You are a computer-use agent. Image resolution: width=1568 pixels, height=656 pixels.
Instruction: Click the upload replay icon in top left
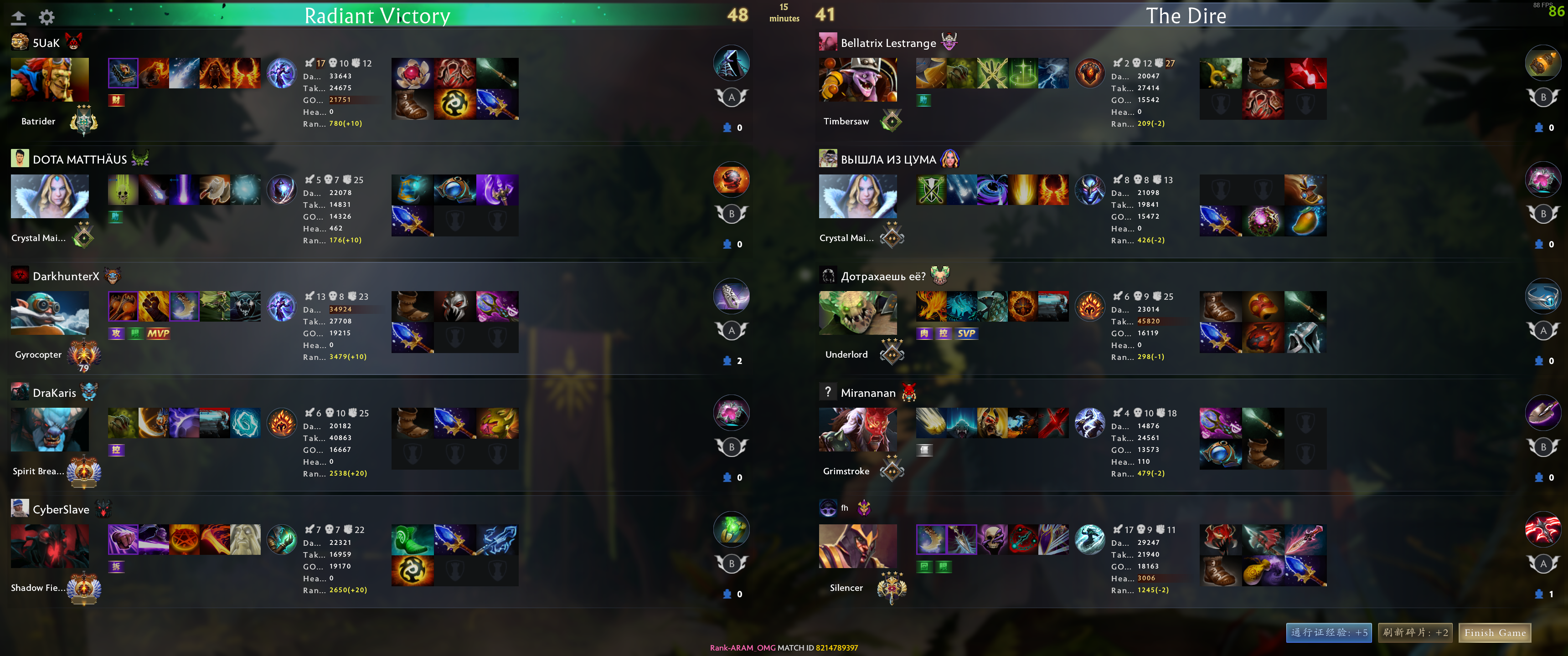19,17
